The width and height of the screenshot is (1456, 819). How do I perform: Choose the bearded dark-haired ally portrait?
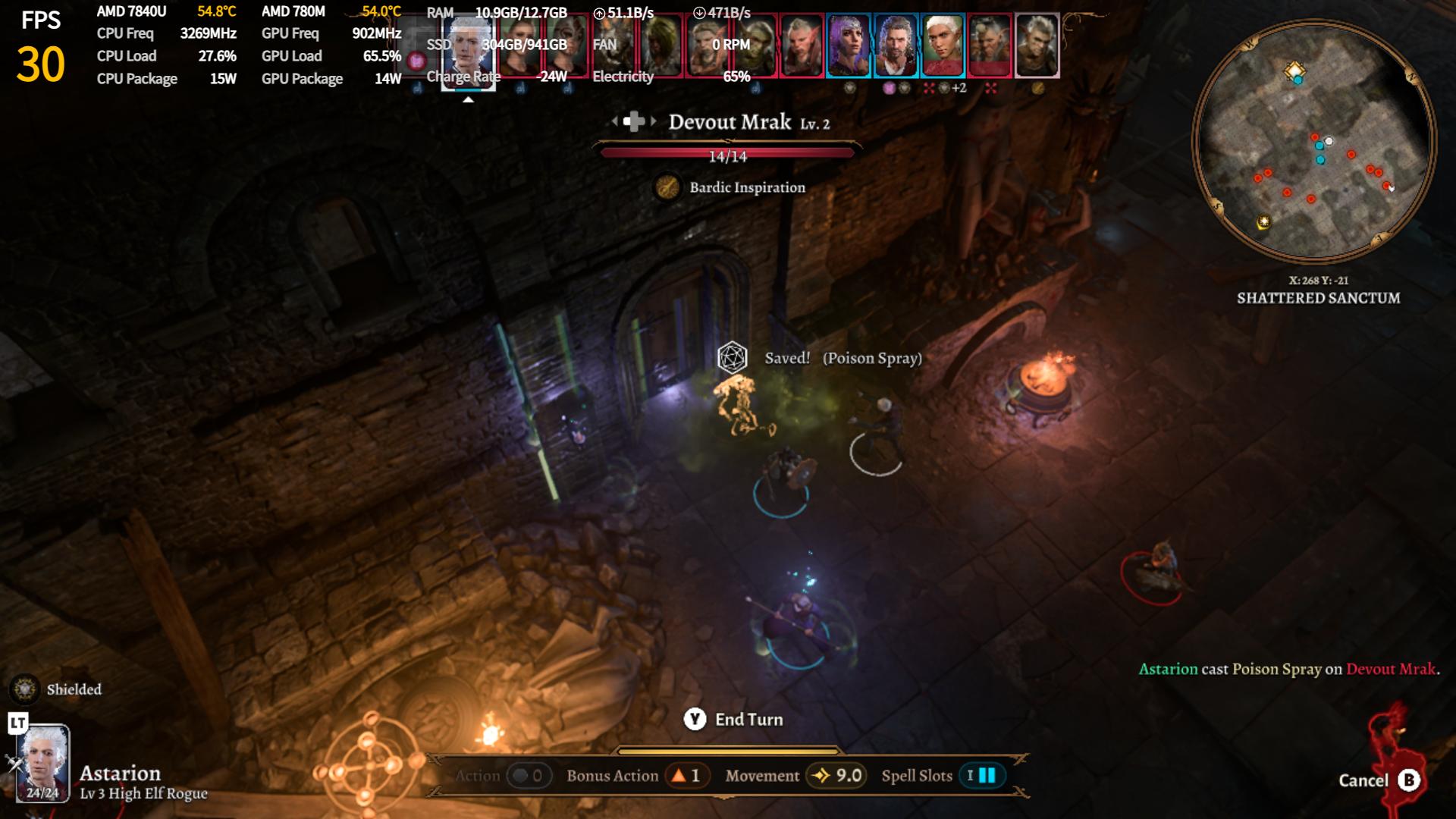[896, 45]
